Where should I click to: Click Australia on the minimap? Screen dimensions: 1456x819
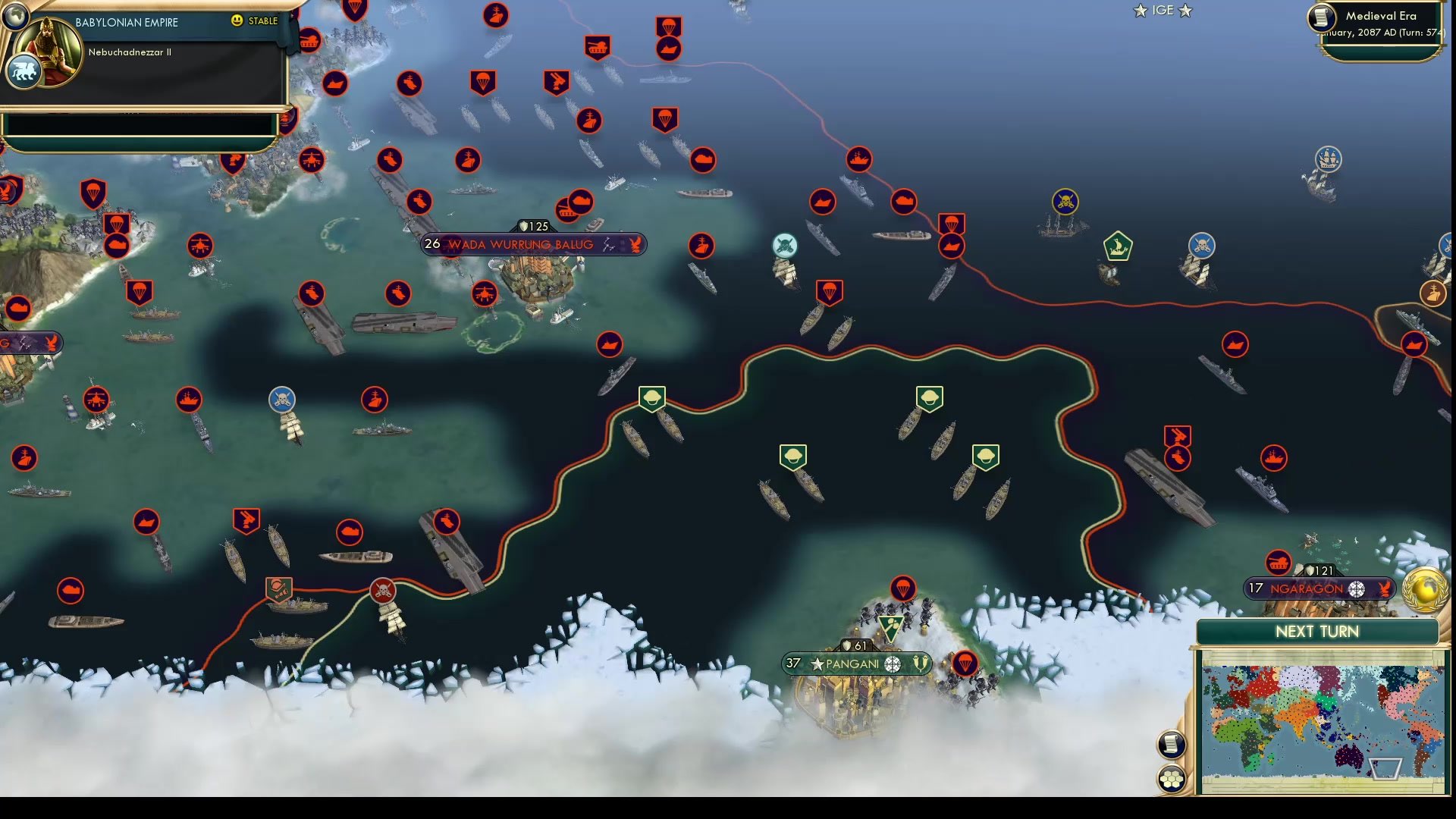coord(1350,758)
